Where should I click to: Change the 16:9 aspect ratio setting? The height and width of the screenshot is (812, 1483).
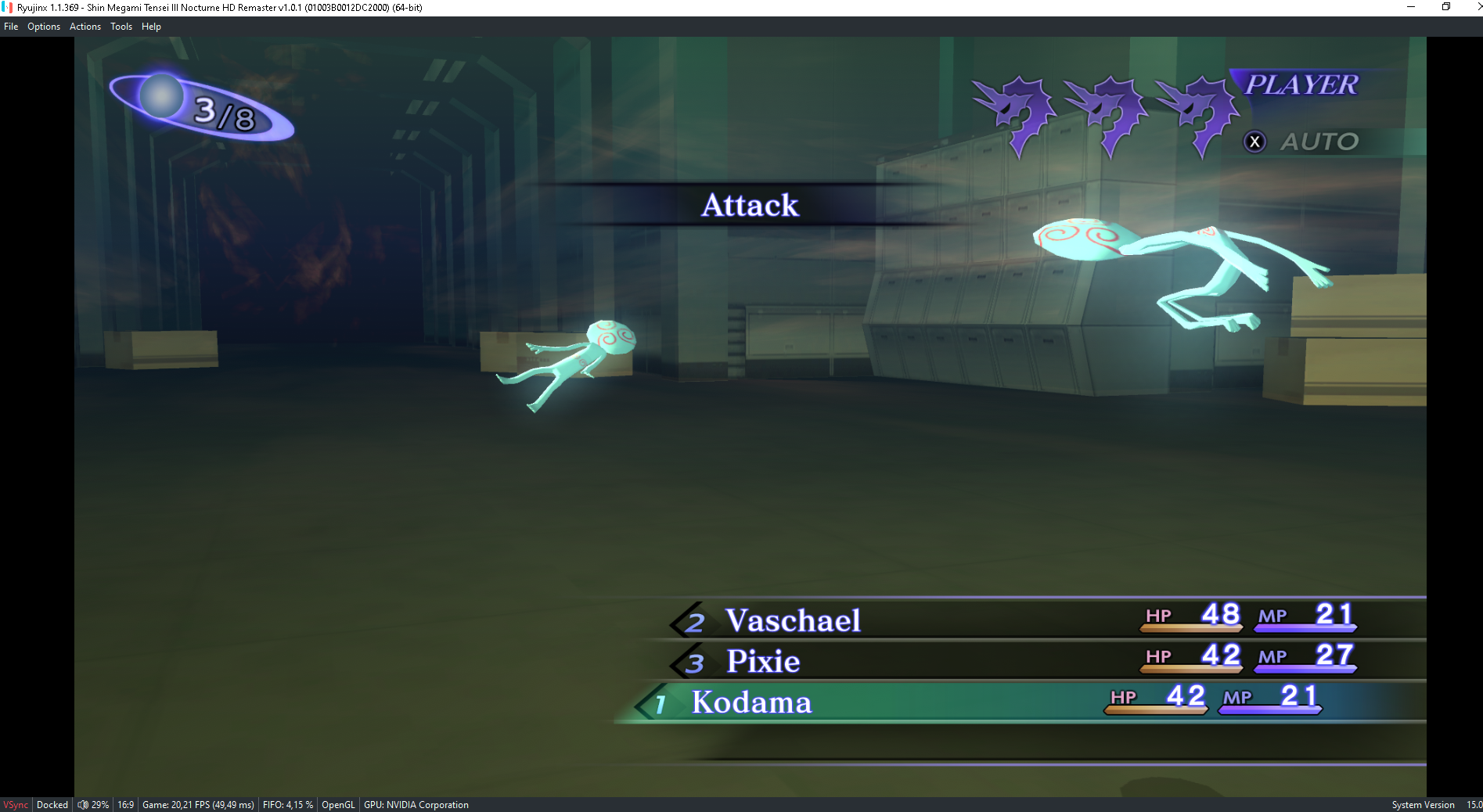pos(126,805)
